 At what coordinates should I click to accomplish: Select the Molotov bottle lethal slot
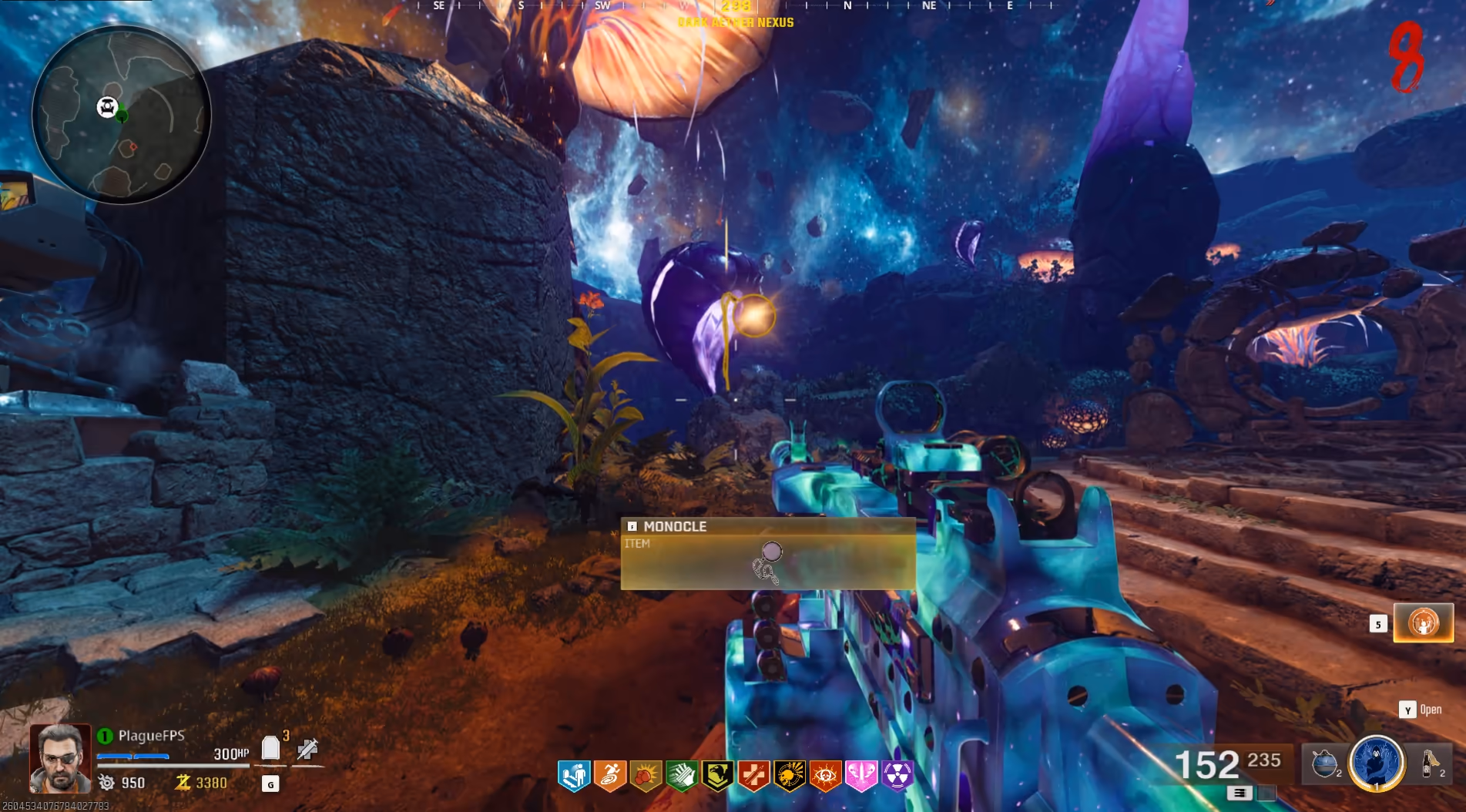1431,763
